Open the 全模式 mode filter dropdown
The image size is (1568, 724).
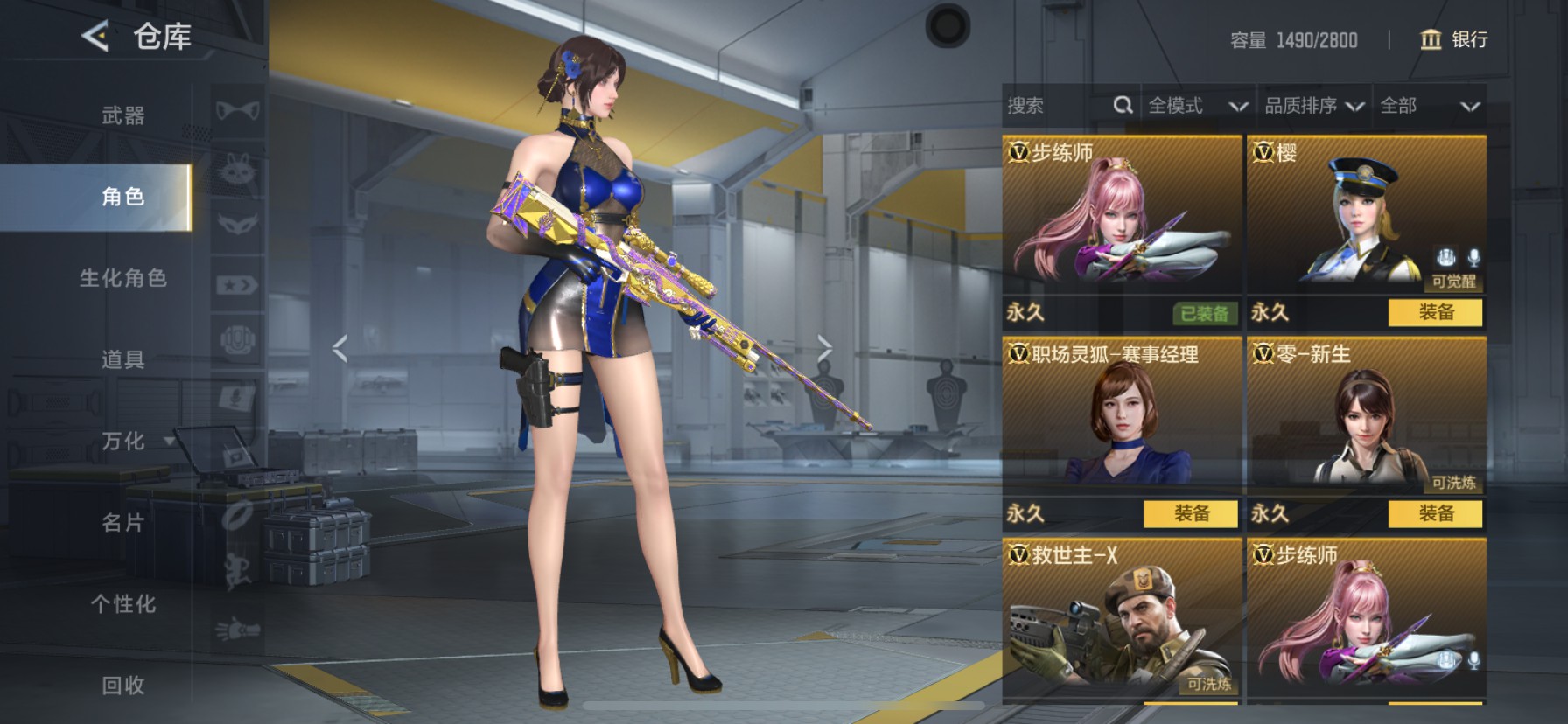point(1196,106)
